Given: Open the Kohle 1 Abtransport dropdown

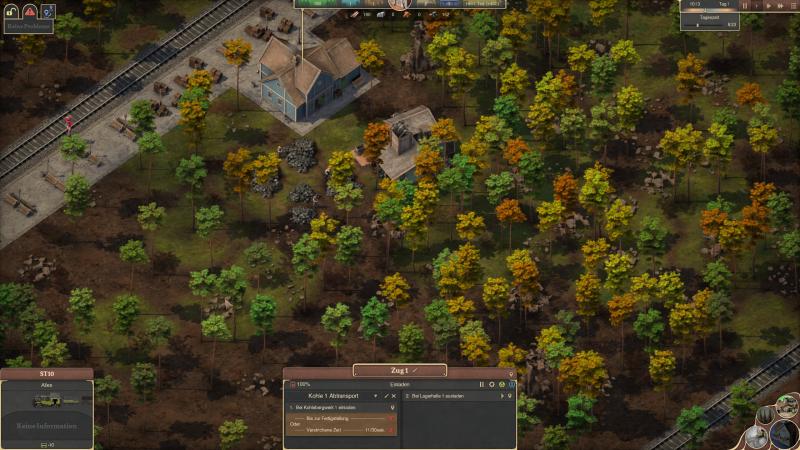Looking at the screenshot, I should (x=377, y=396).
